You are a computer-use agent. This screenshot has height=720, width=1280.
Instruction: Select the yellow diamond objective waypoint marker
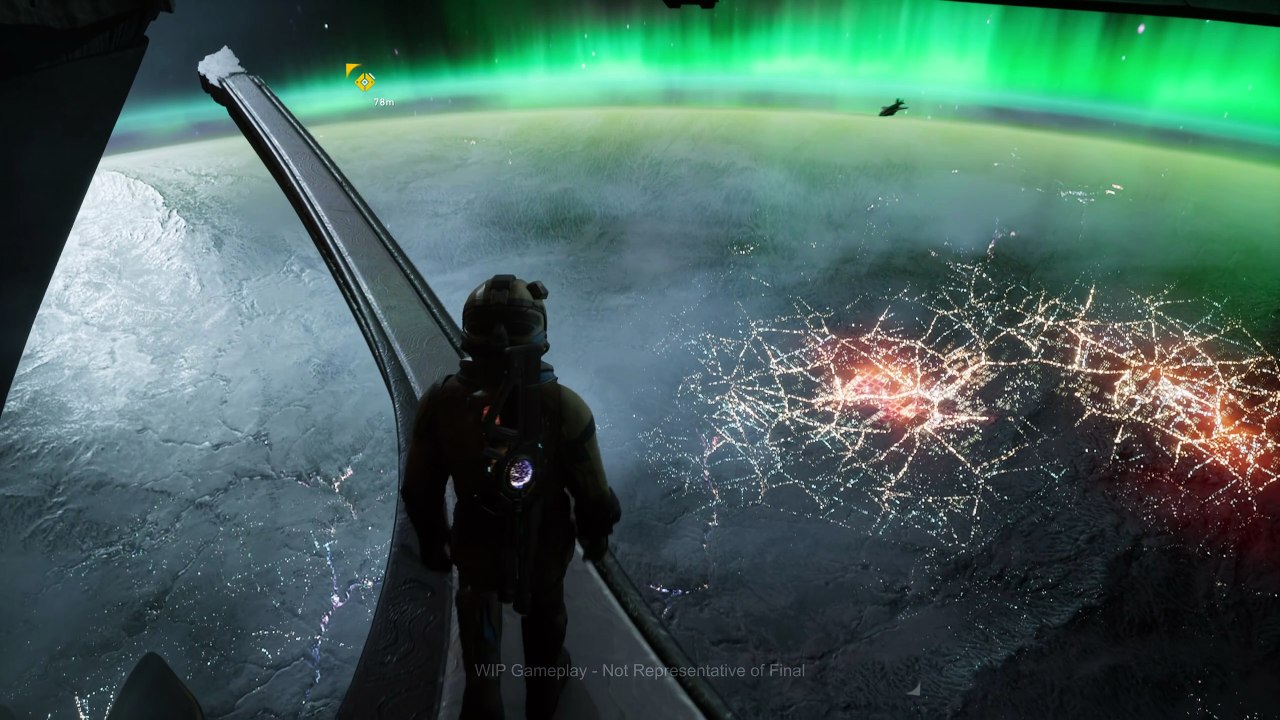[x=366, y=82]
